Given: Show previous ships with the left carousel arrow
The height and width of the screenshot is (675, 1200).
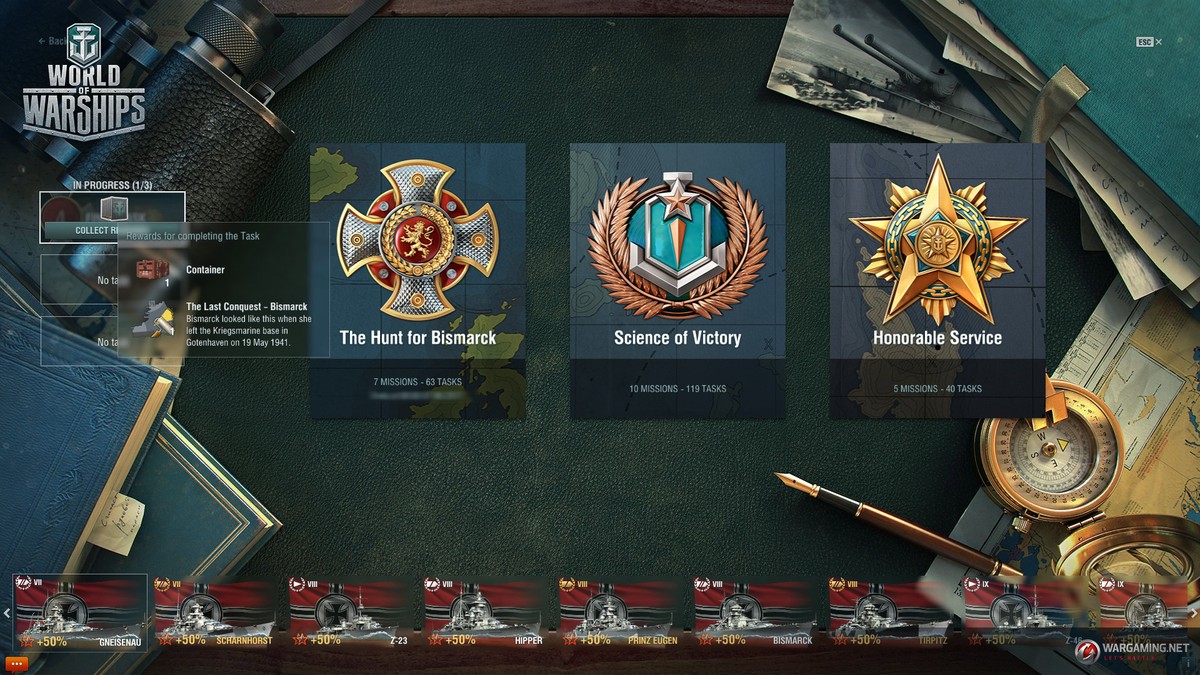Looking at the screenshot, I should coord(6,613).
